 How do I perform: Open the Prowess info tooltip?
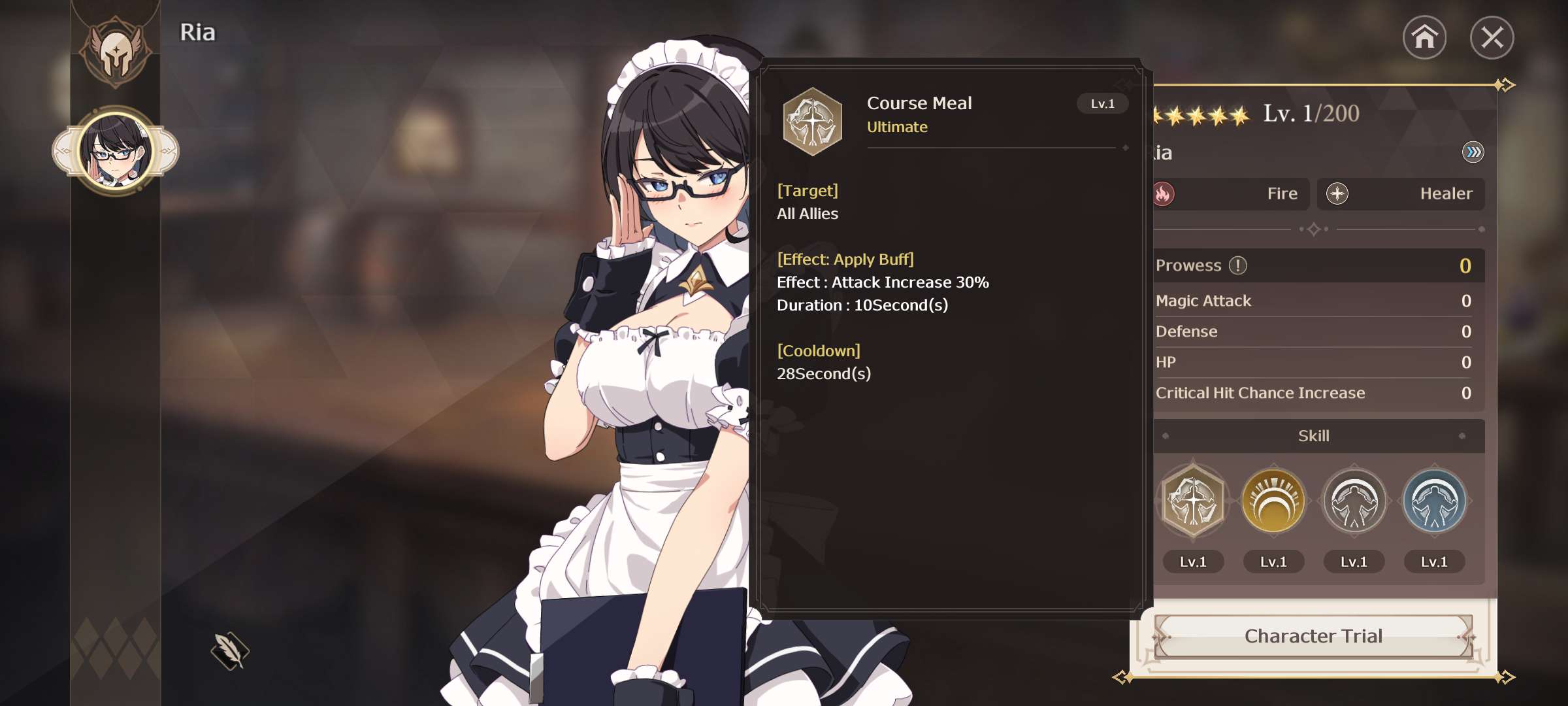coord(1238,265)
